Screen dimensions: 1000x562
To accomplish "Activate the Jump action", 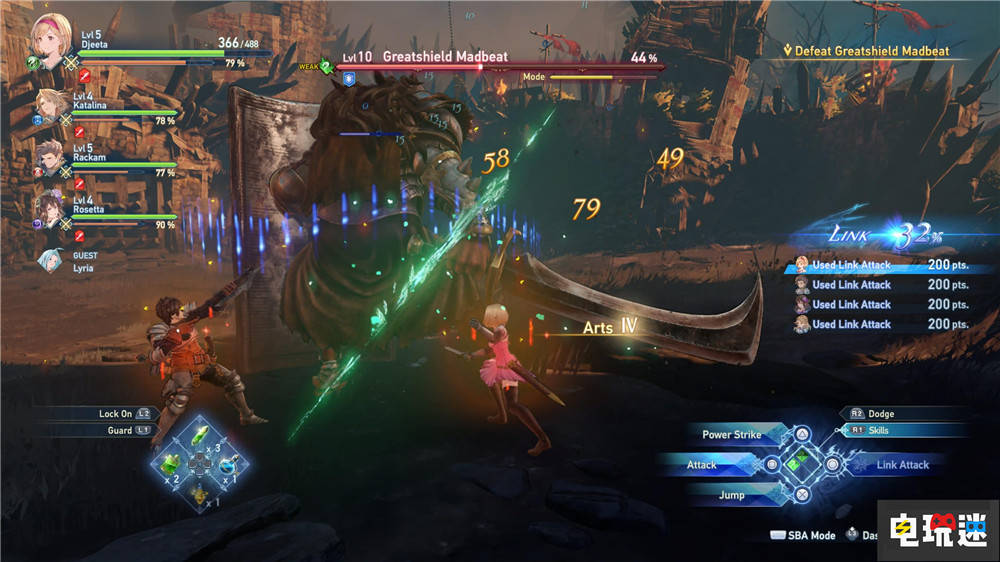I will point(734,495).
